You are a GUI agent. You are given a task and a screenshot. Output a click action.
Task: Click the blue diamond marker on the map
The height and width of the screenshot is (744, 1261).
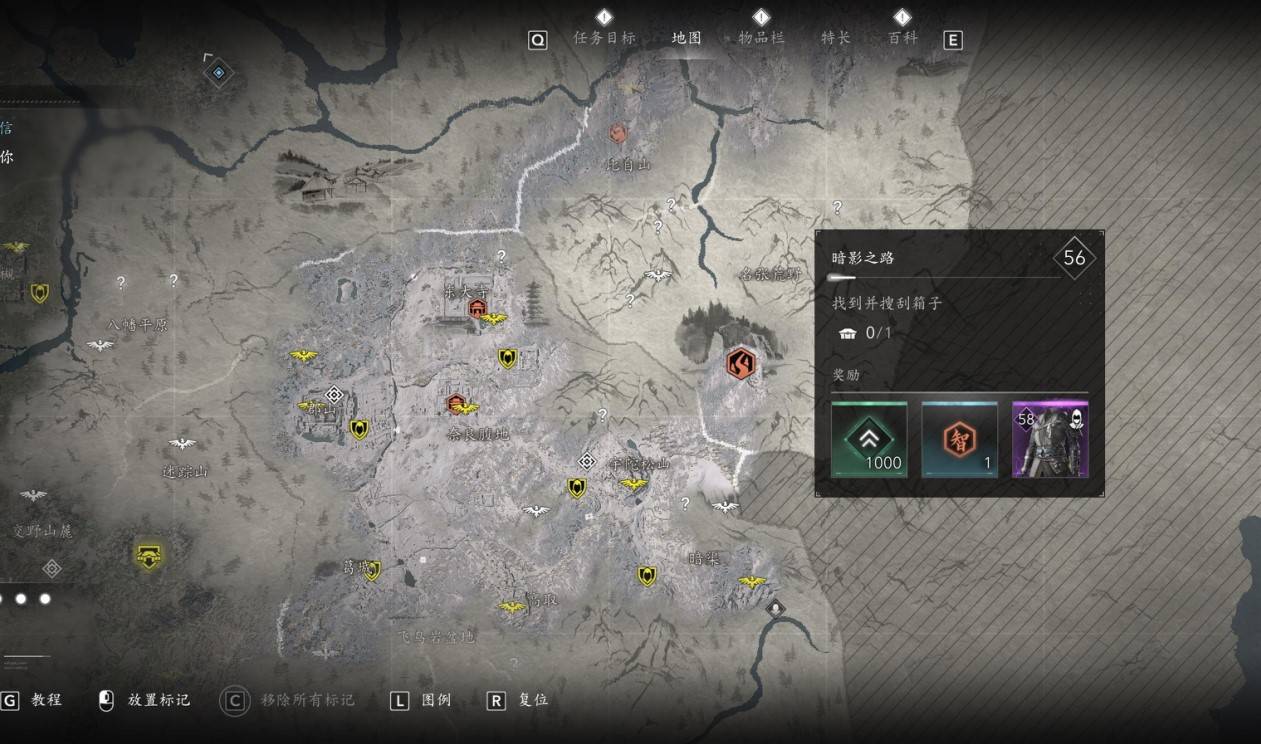pos(218,72)
